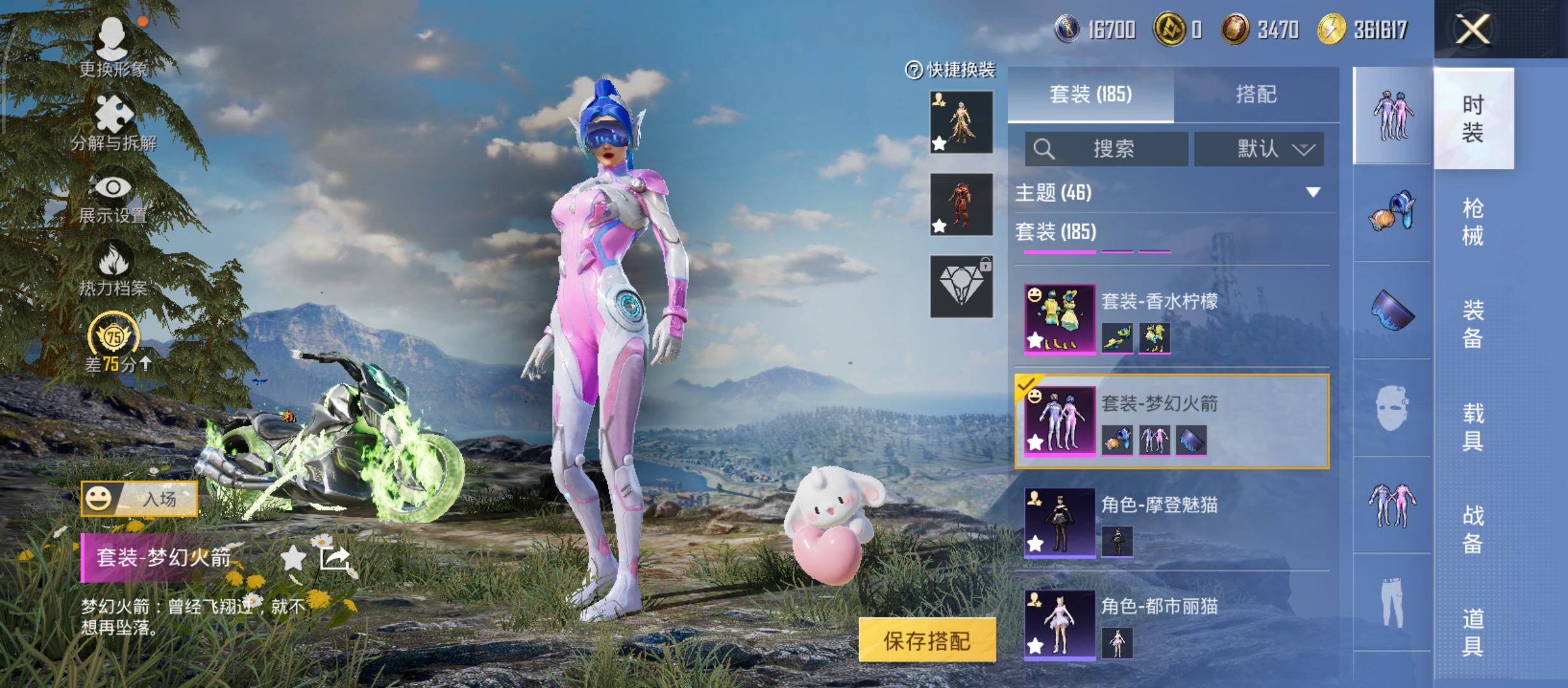1568x688 pixels.
Task: Open the 道具 items category
Action: (1472, 632)
